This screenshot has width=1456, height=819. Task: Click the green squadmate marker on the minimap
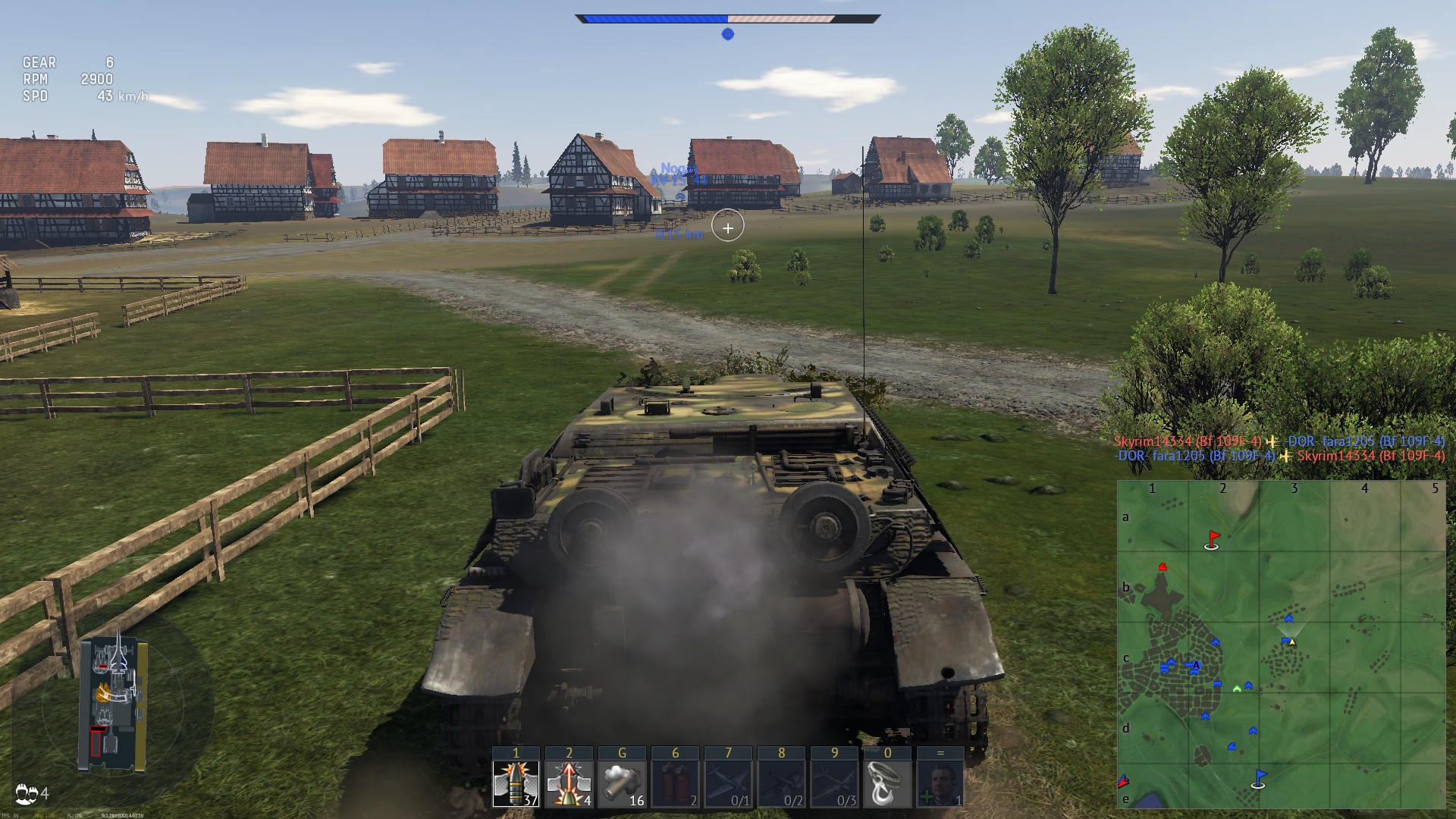coord(1238,689)
